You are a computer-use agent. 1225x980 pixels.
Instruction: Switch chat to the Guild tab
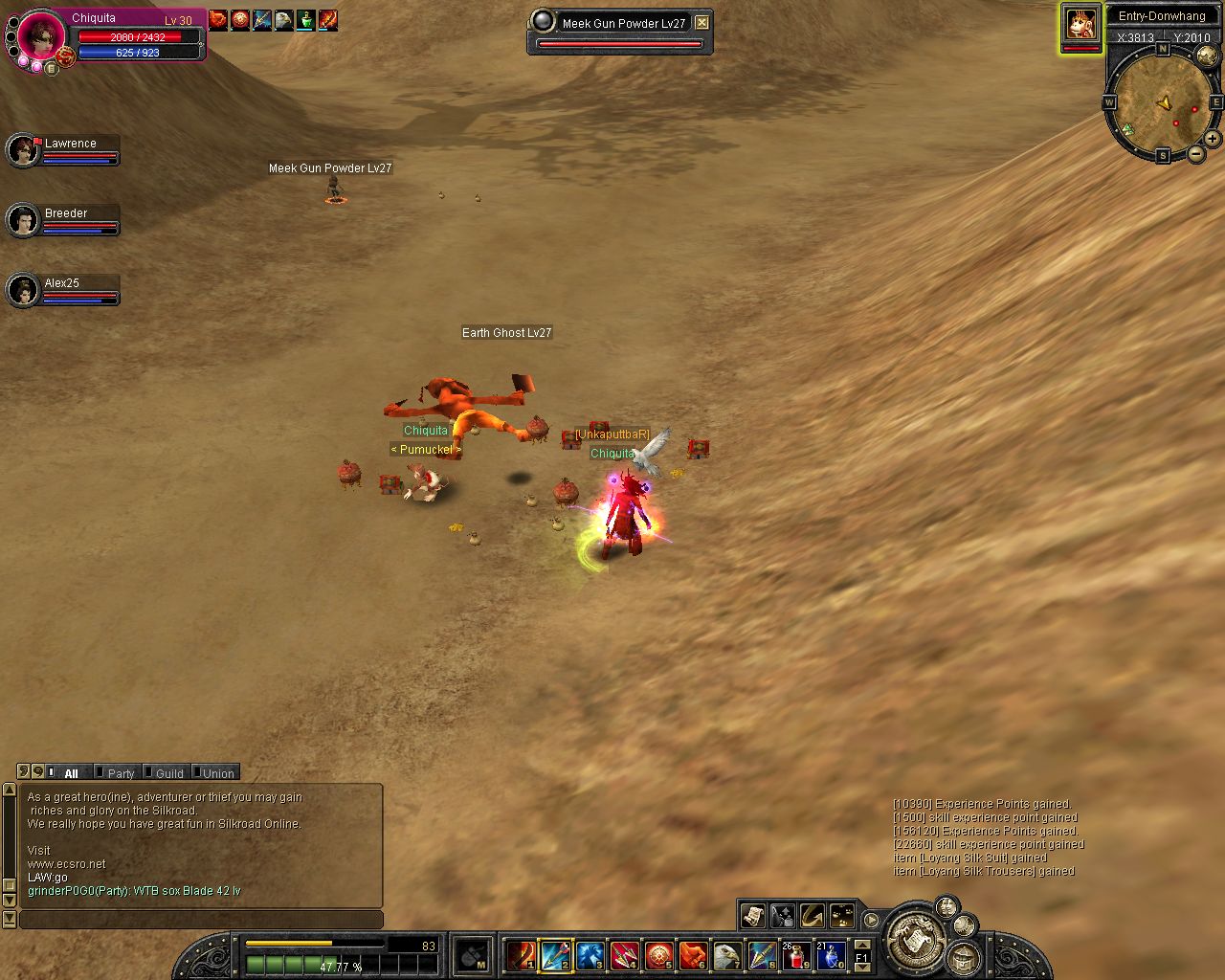pyautogui.click(x=168, y=773)
